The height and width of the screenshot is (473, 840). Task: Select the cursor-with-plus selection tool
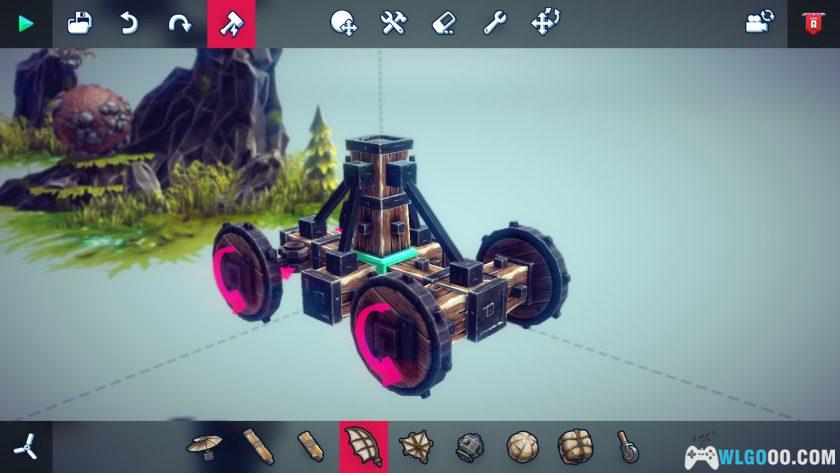(344, 23)
